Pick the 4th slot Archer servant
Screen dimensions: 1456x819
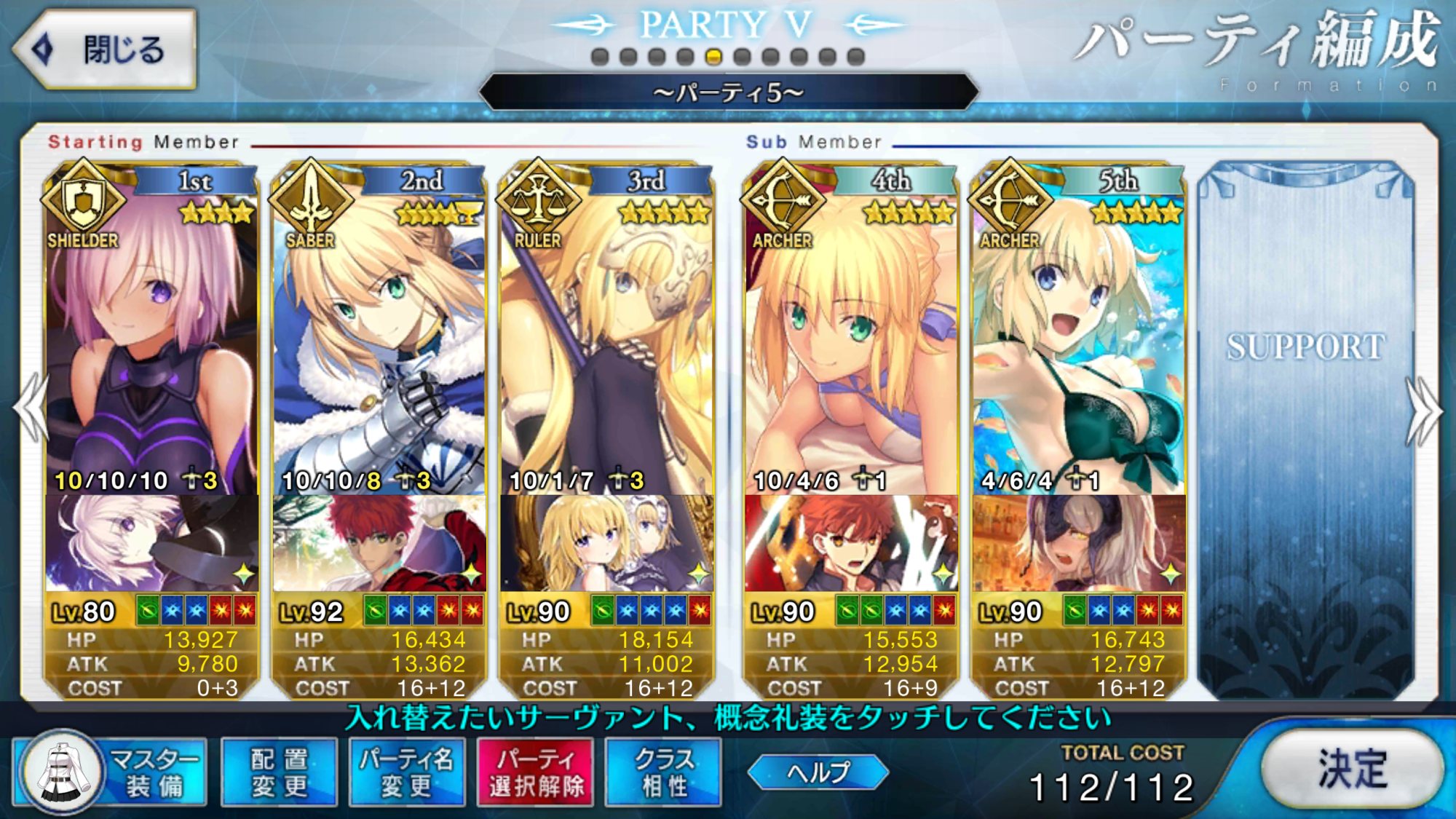(x=850, y=342)
